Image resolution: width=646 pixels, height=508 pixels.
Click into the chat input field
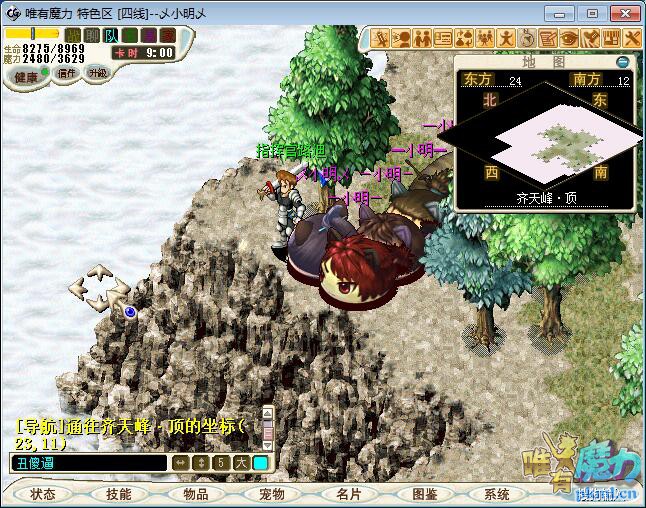[88, 463]
